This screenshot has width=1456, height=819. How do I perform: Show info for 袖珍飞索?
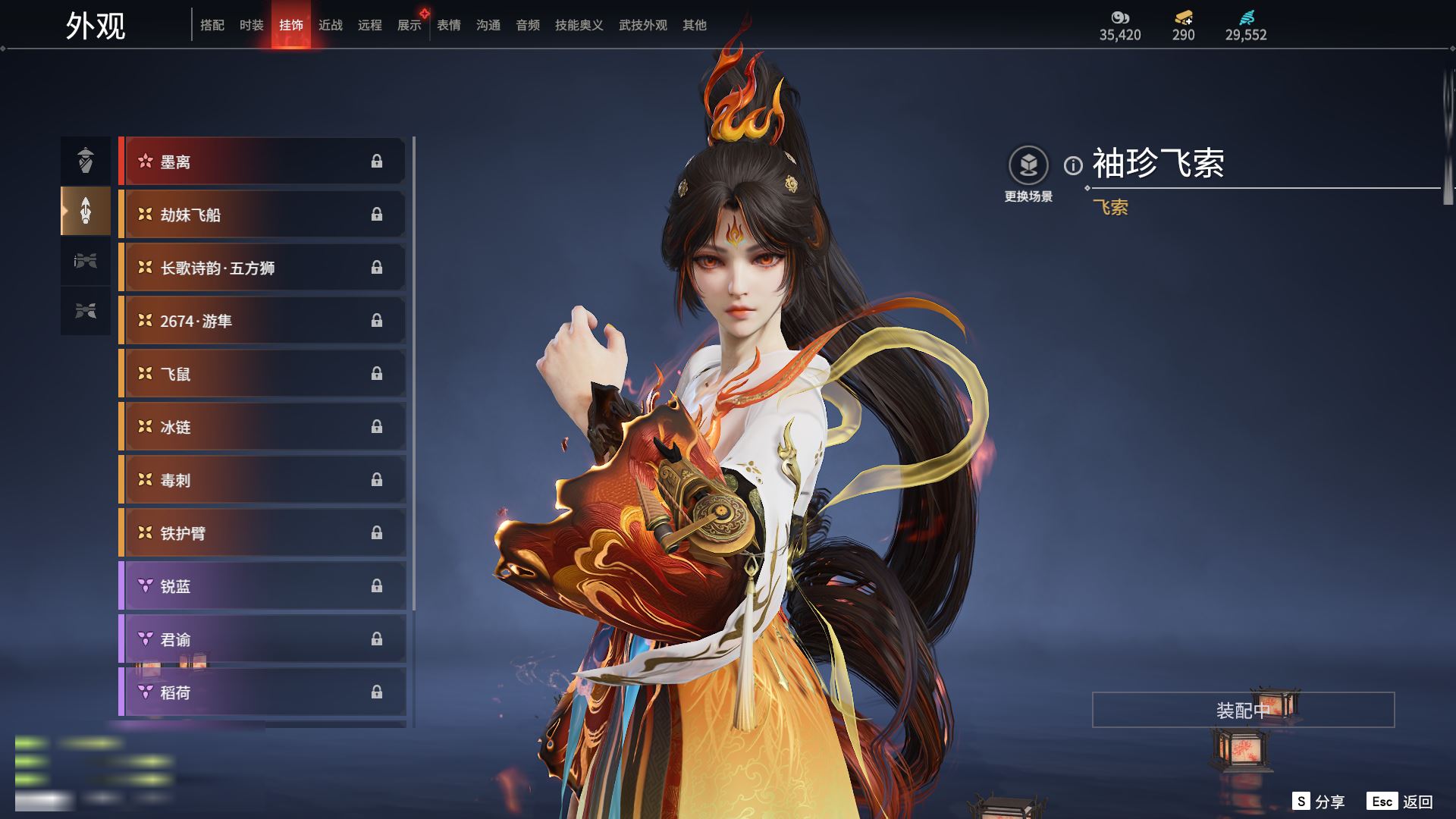1073,165
